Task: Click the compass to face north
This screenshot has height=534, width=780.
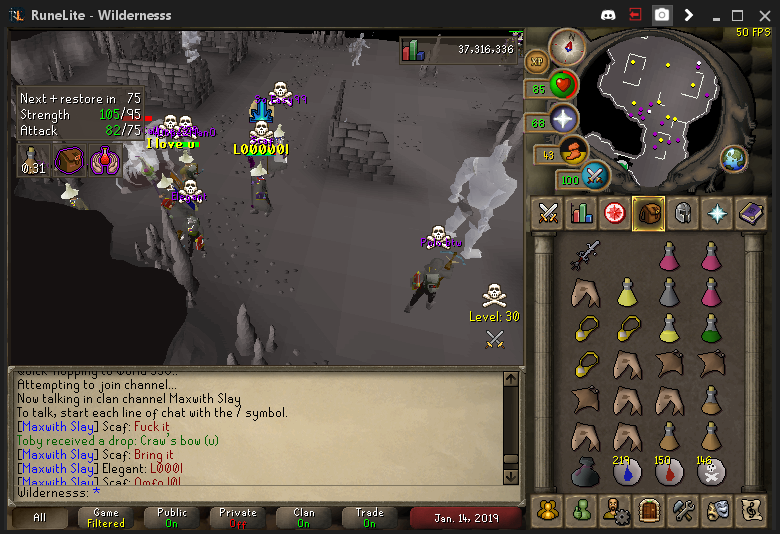Action: (568, 46)
